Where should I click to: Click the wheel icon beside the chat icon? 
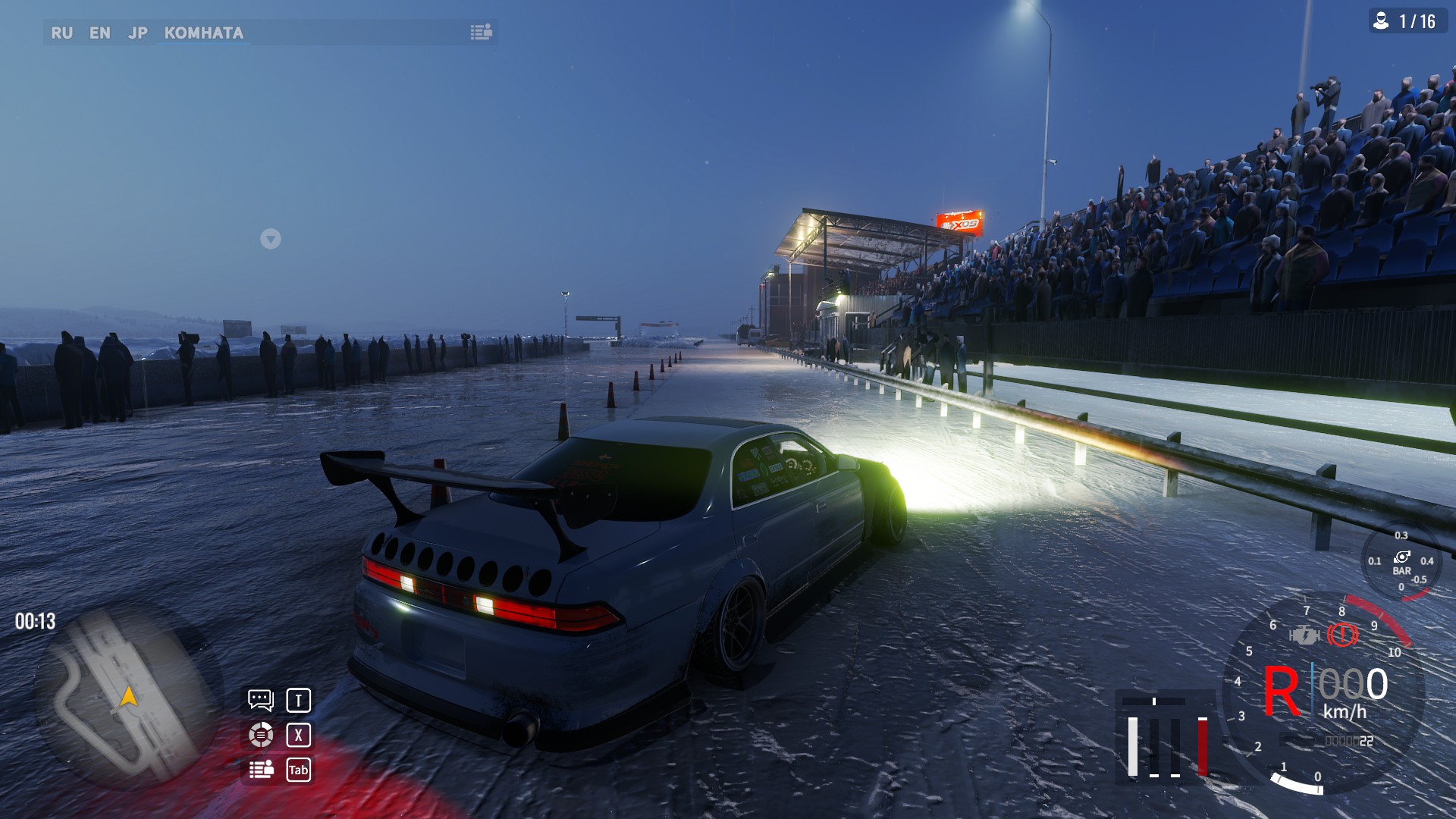pyautogui.click(x=260, y=734)
